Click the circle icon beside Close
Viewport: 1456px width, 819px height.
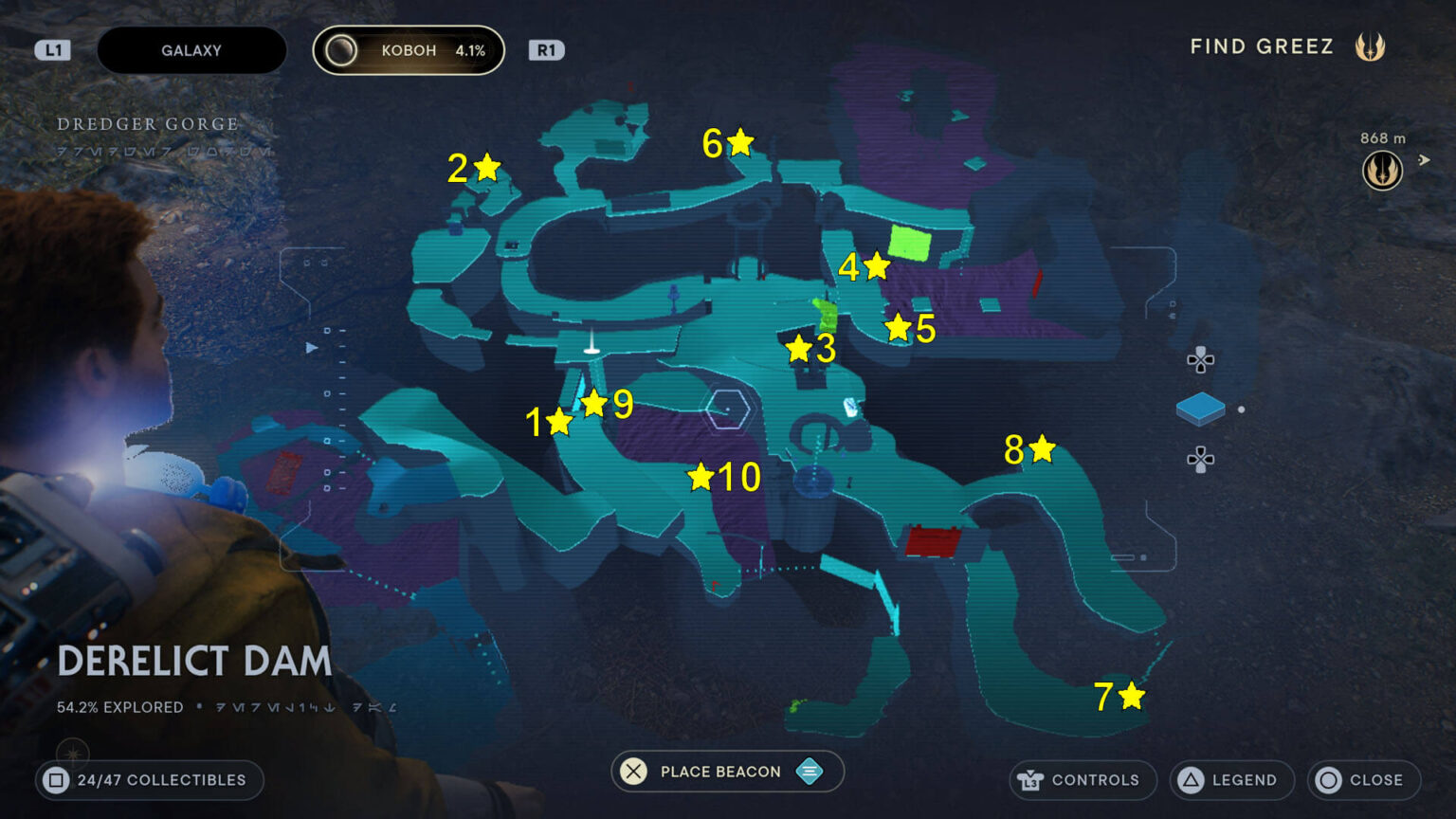1327,780
